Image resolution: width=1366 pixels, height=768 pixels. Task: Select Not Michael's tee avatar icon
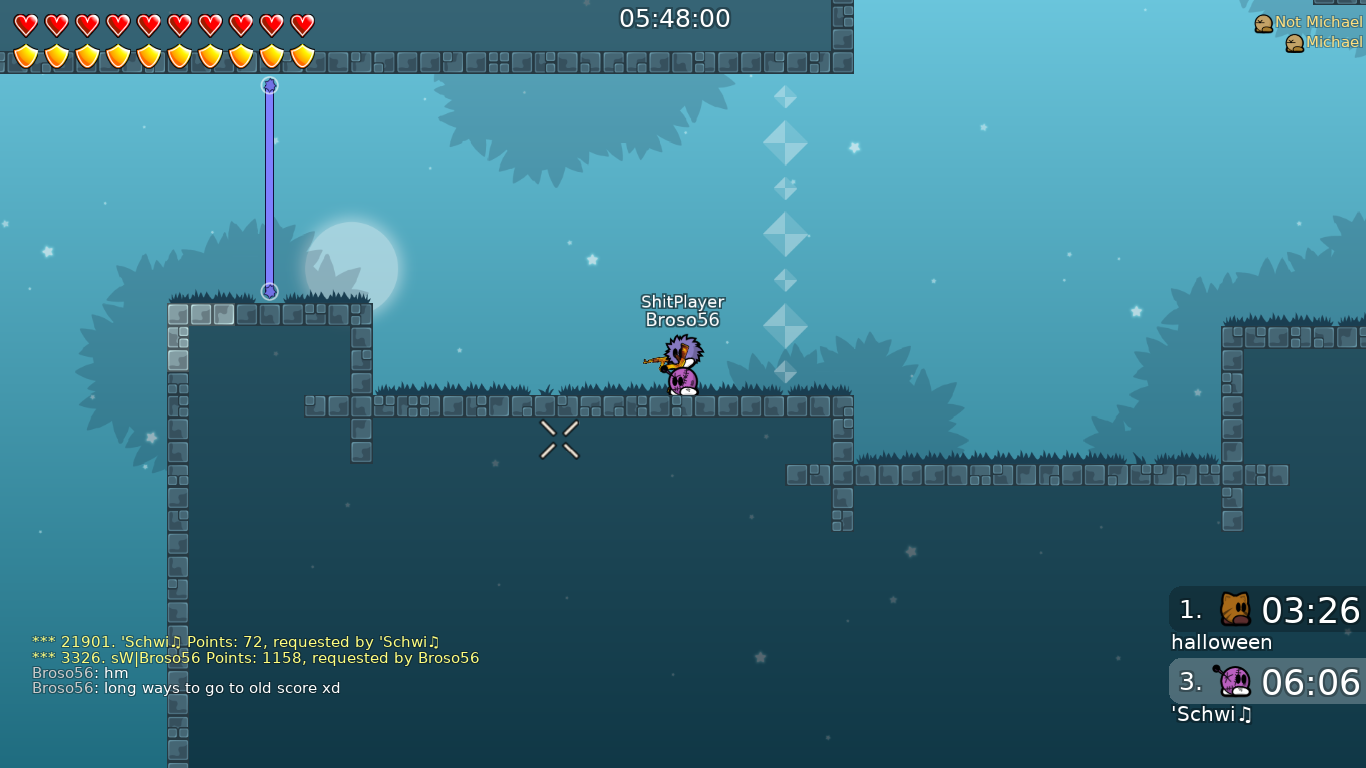(1262, 21)
